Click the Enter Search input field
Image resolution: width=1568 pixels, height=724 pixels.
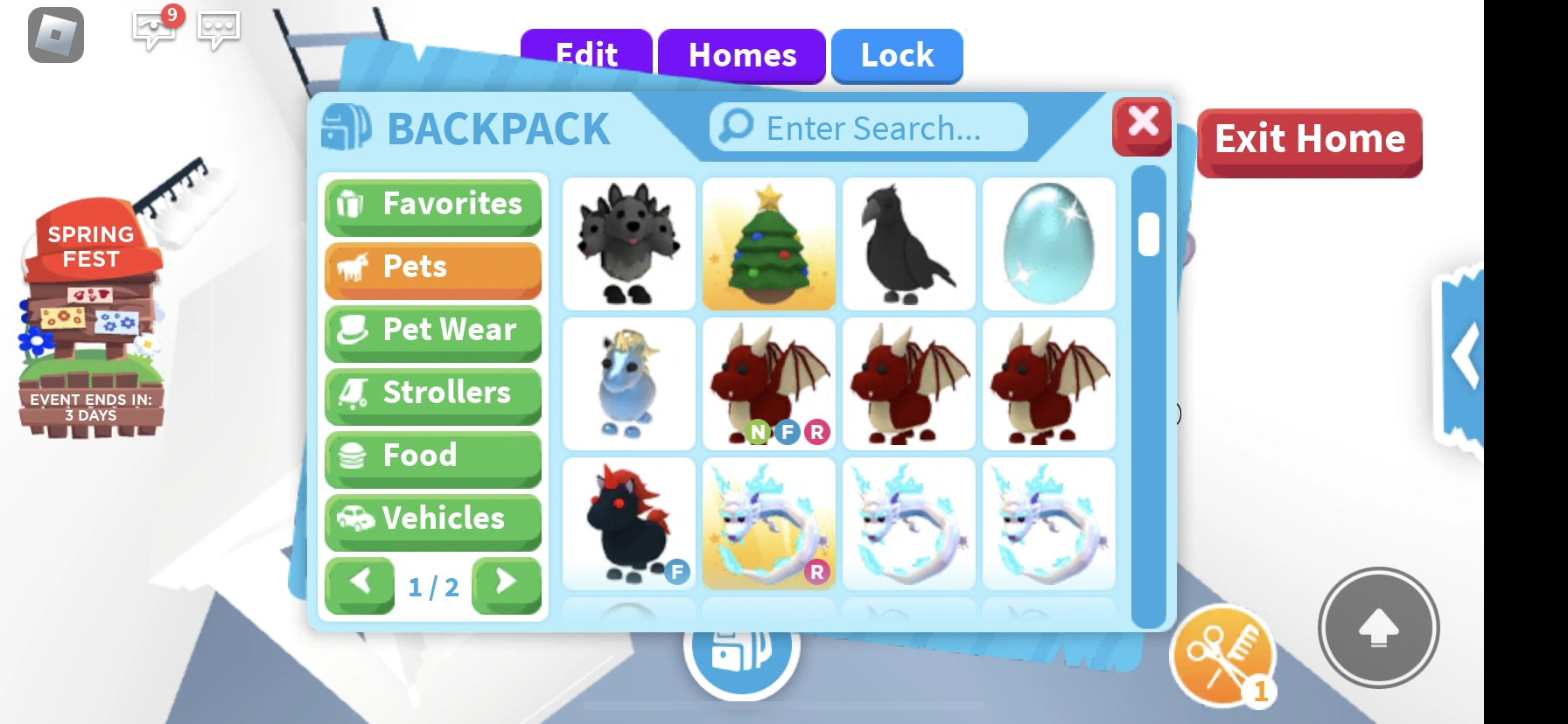[867, 128]
